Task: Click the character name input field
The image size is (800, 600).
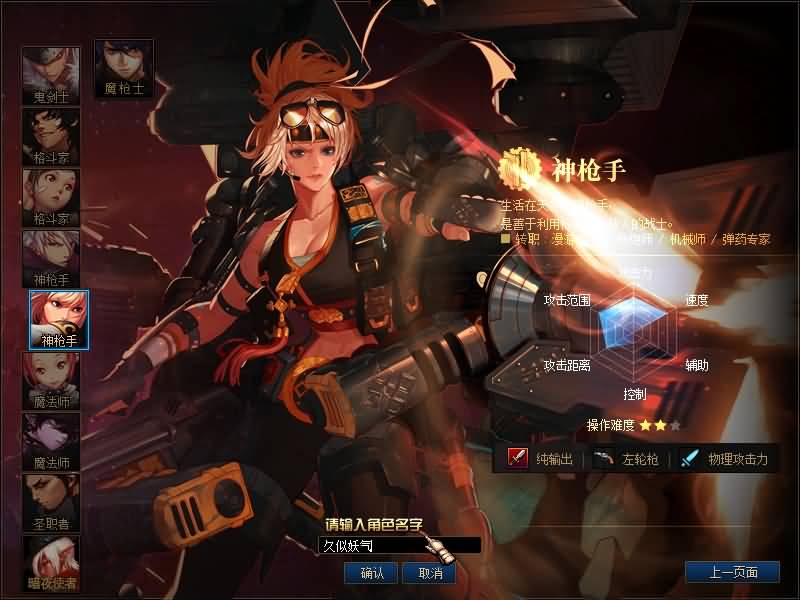Action: [x=399, y=545]
